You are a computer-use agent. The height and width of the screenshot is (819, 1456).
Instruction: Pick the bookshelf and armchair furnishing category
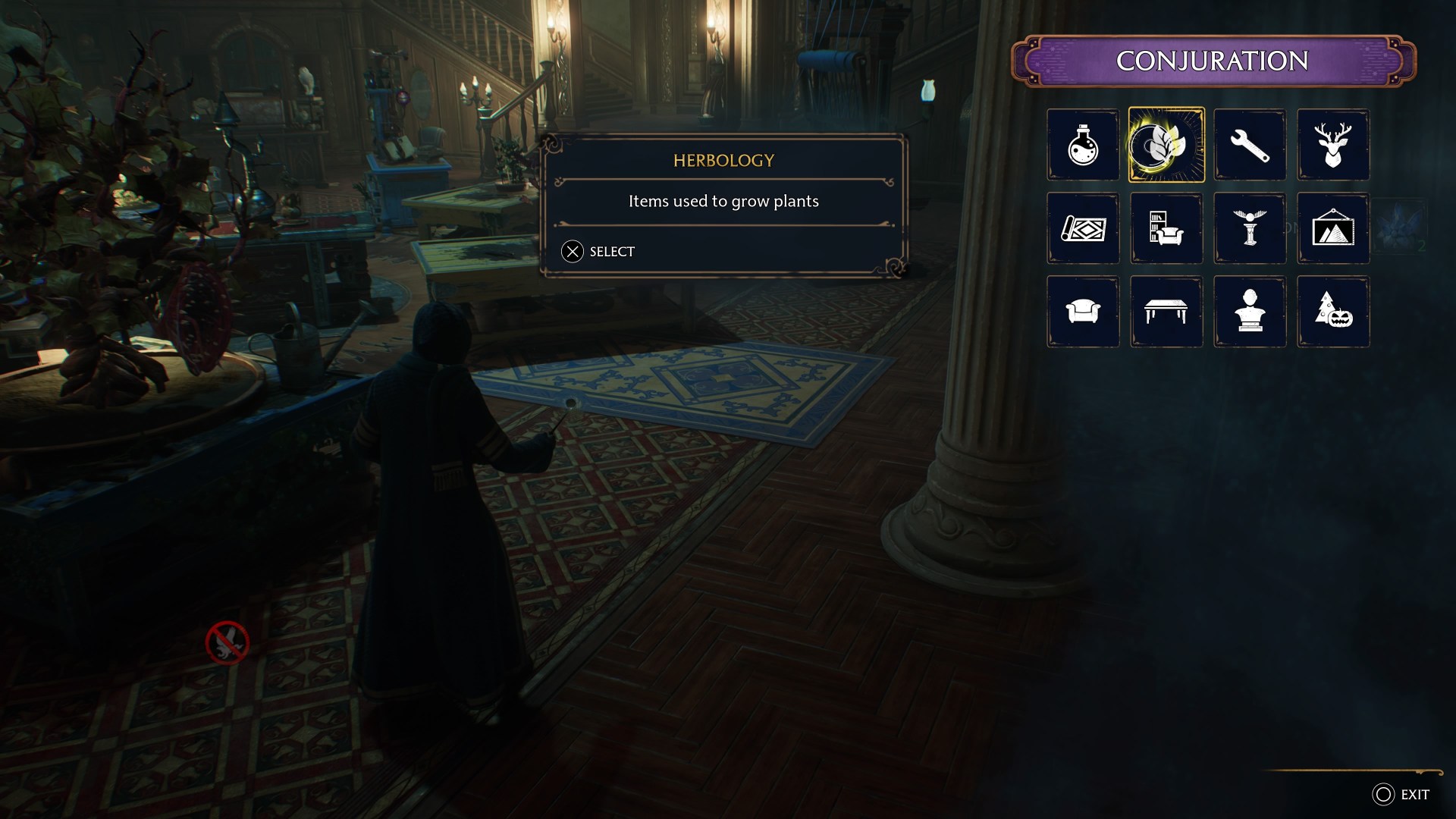(1166, 228)
